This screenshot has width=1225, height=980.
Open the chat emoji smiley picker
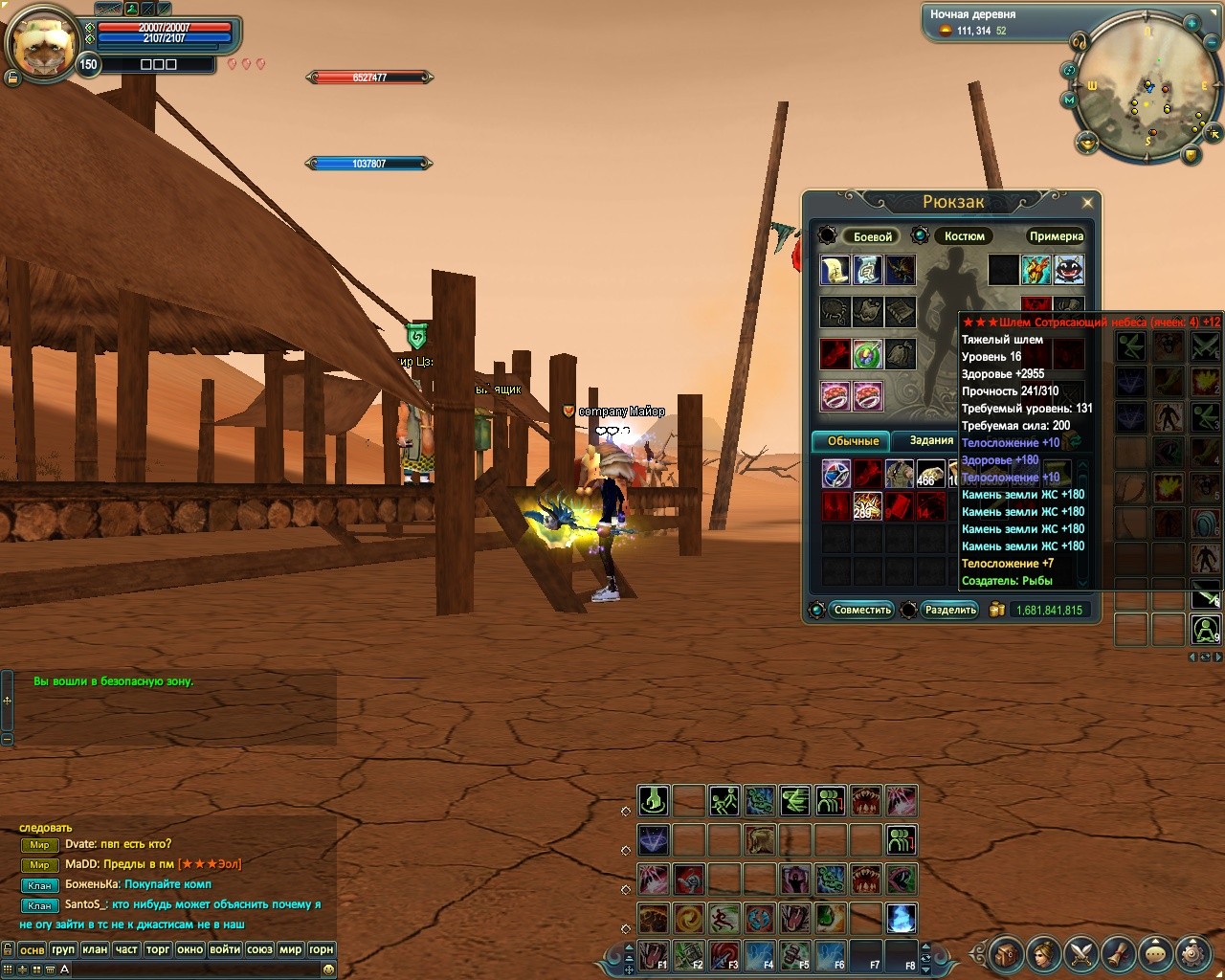click(x=328, y=969)
